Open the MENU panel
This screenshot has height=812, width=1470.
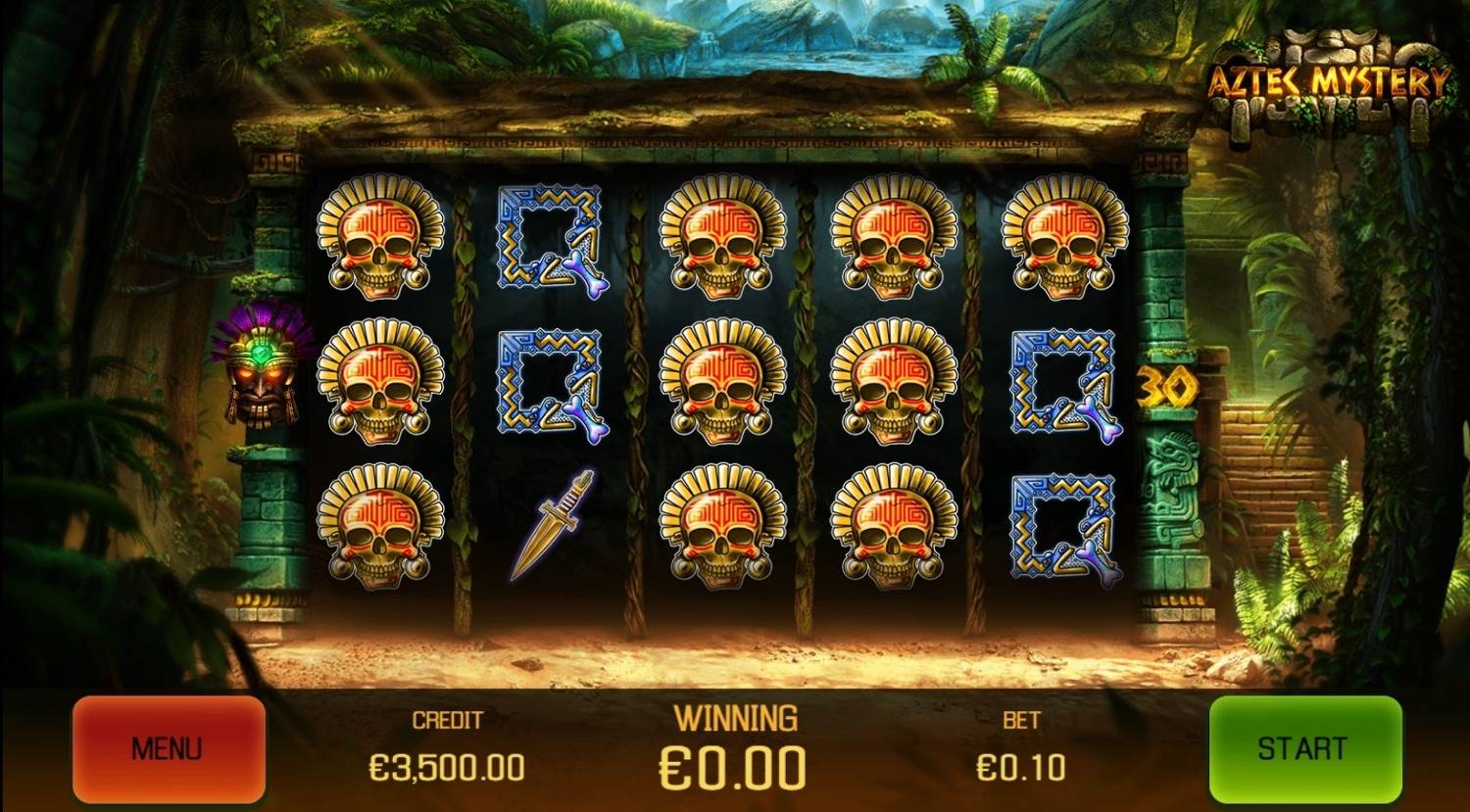[169, 747]
